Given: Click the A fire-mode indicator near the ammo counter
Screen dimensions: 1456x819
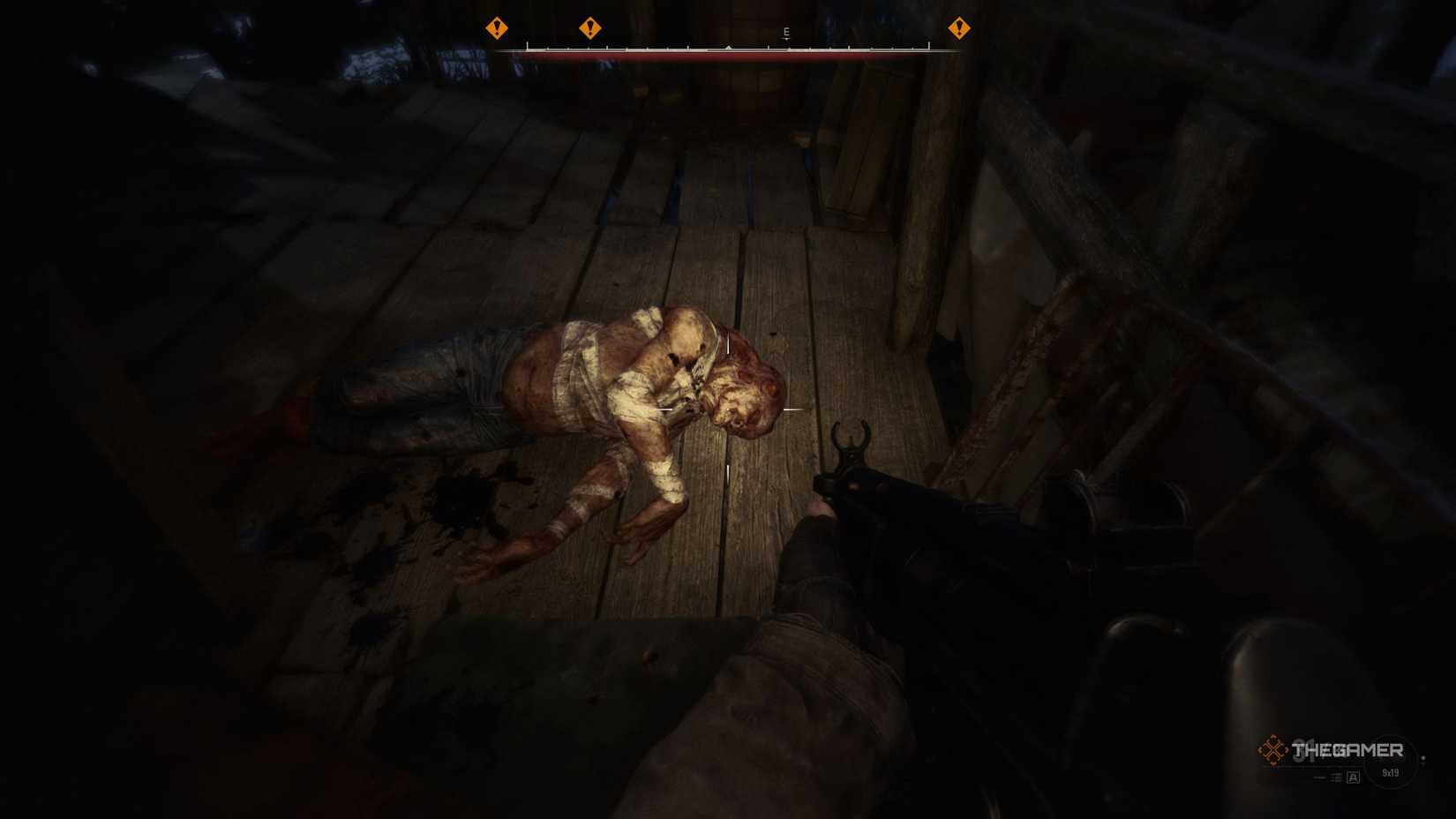Looking at the screenshot, I should [1353, 777].
